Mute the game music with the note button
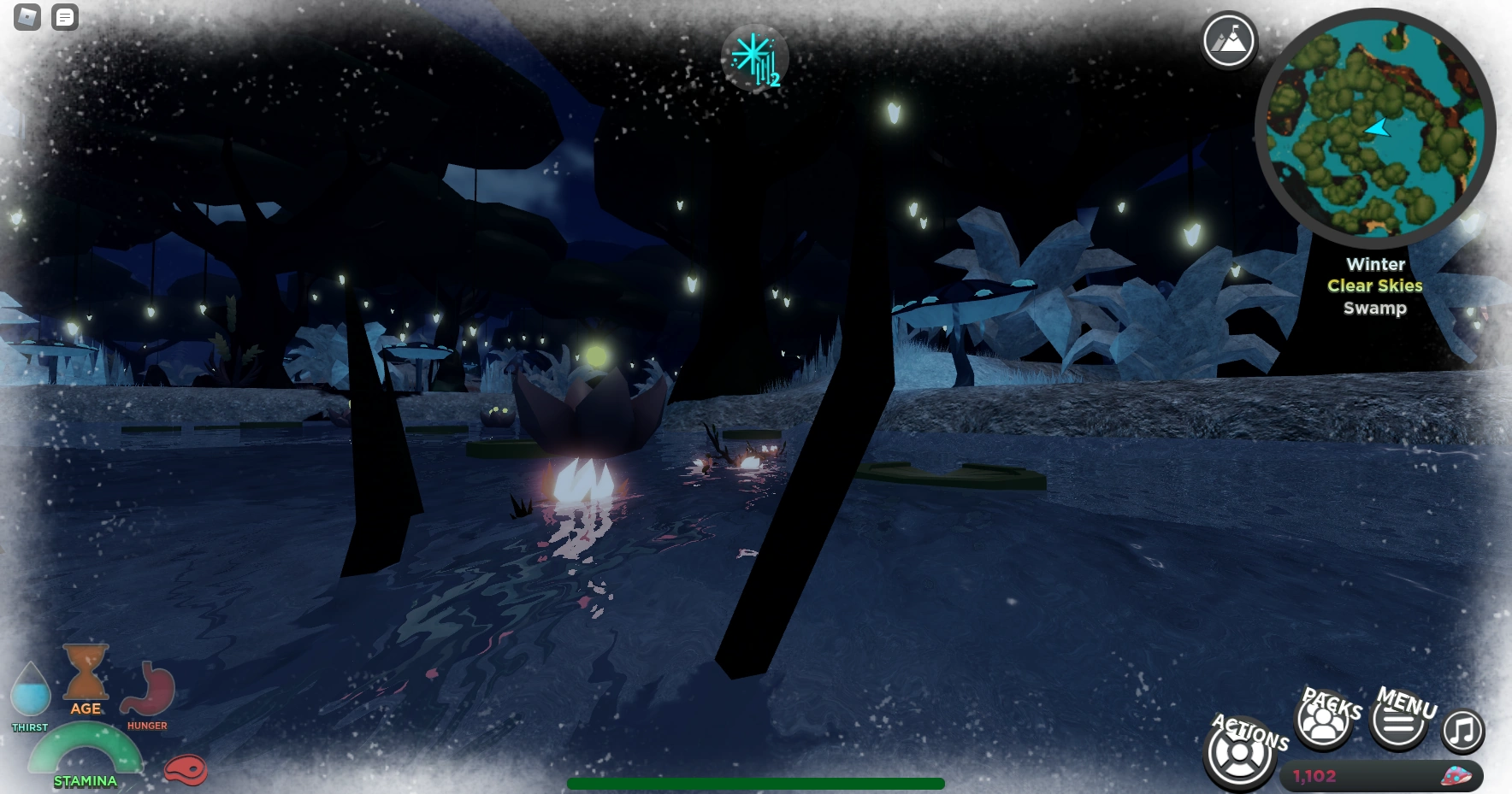The image size is (1512, 794). point(1462,732)
